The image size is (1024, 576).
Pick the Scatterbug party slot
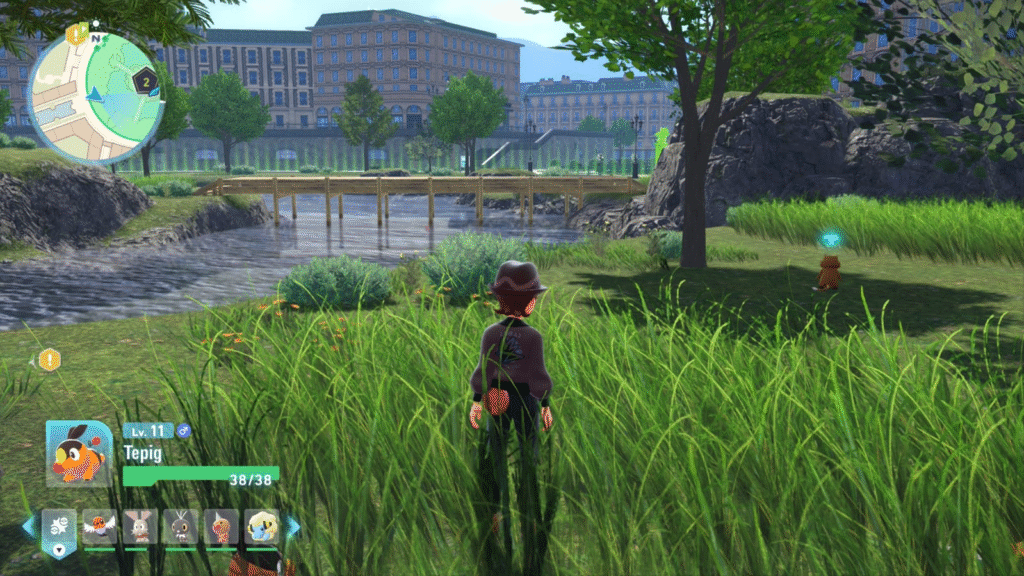181,526
